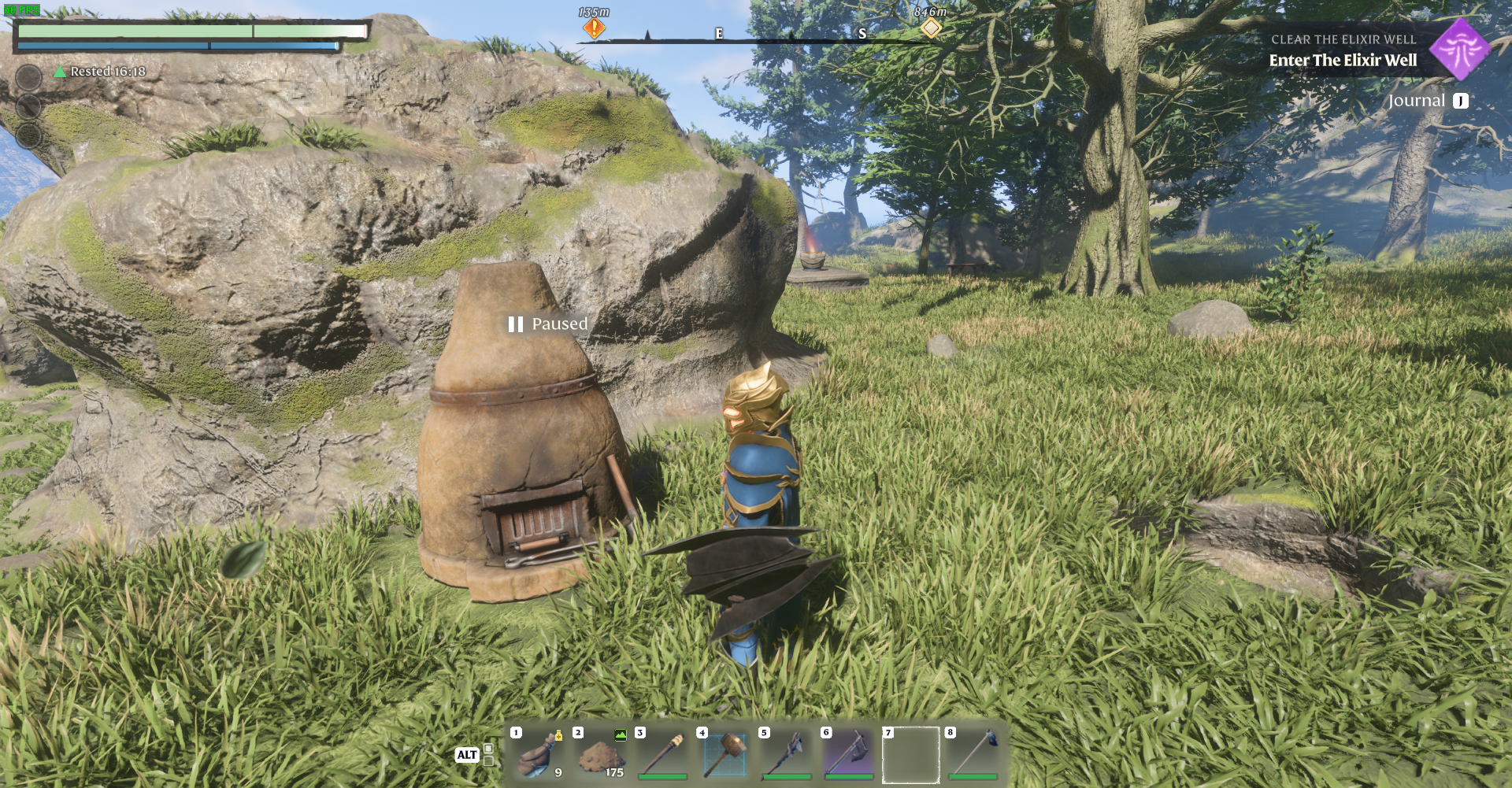Click the Rested buff status indicator
The height and width of the screenshot is (788, 1512).
100,72
